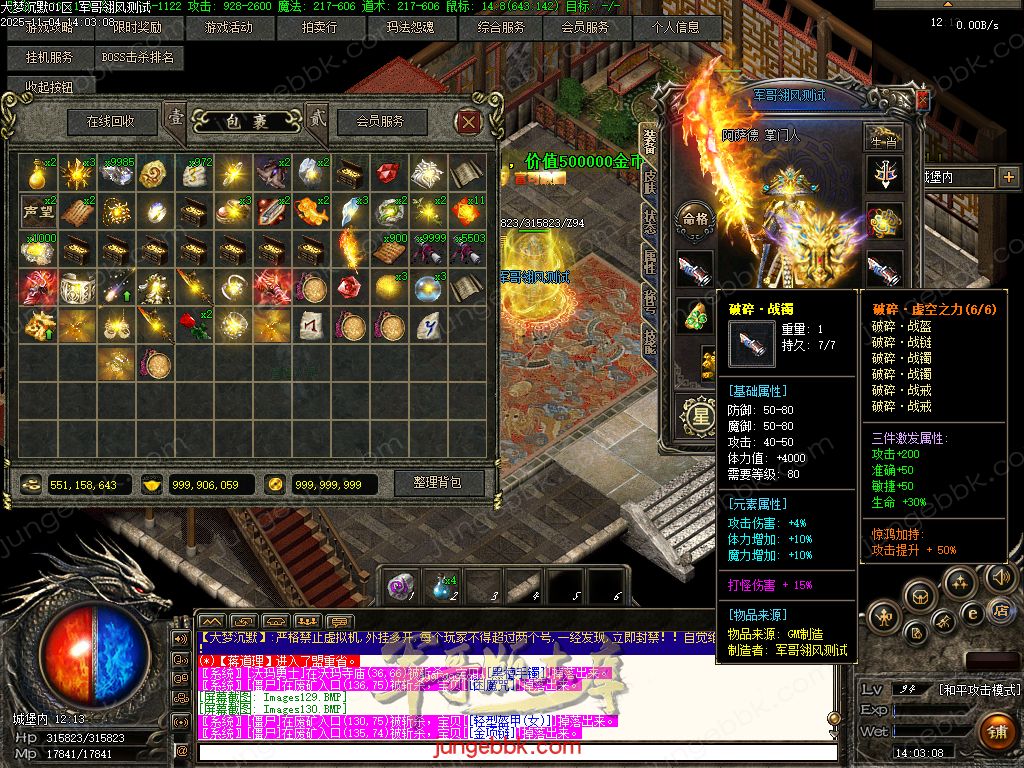Open the 游戏活动 game events menu
The height and width of the screenshot is (768, 1024).
click(x=227, y=27)
